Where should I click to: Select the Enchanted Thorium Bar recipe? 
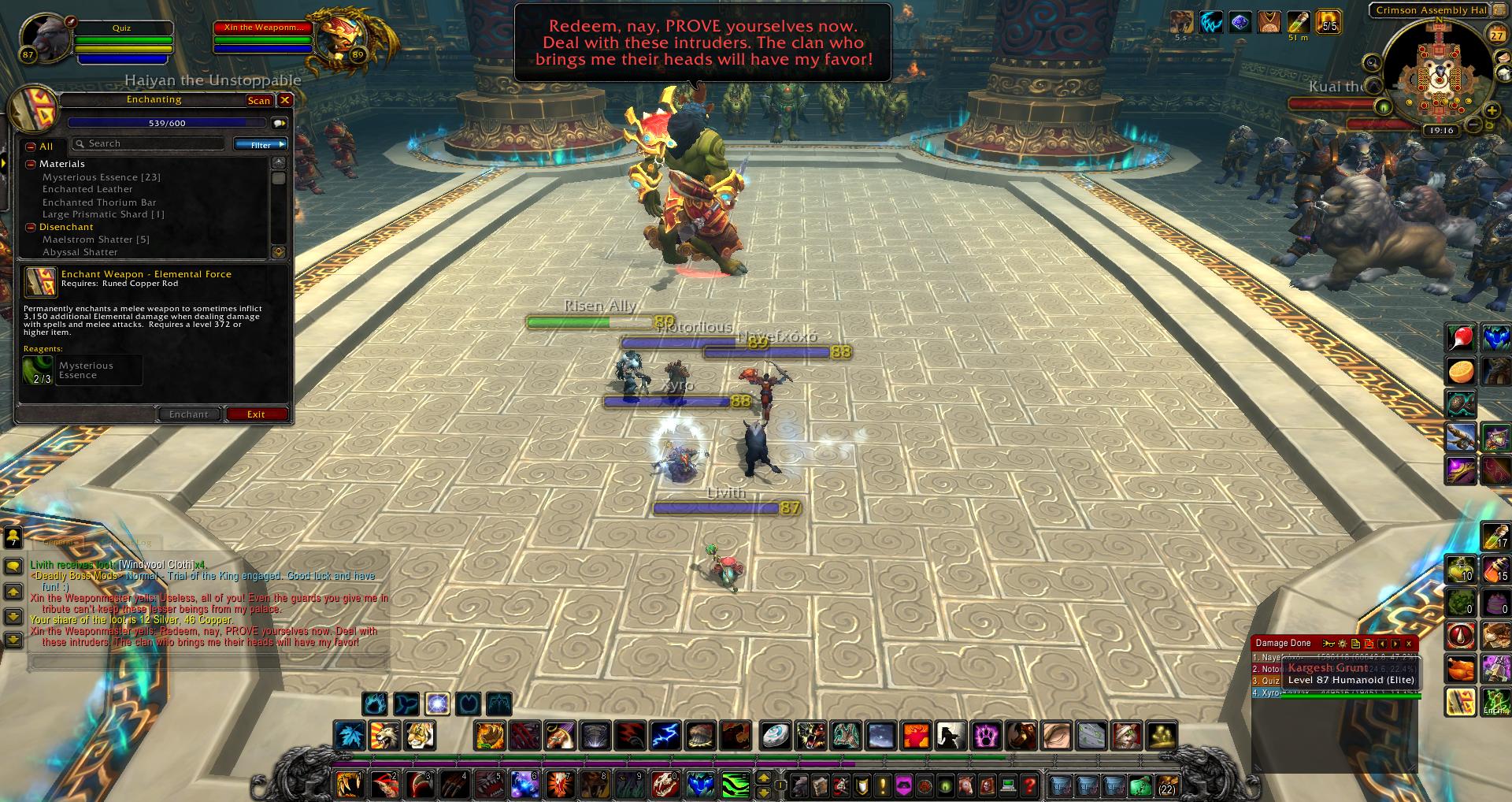pyautogui.click(x=99, y=202)
